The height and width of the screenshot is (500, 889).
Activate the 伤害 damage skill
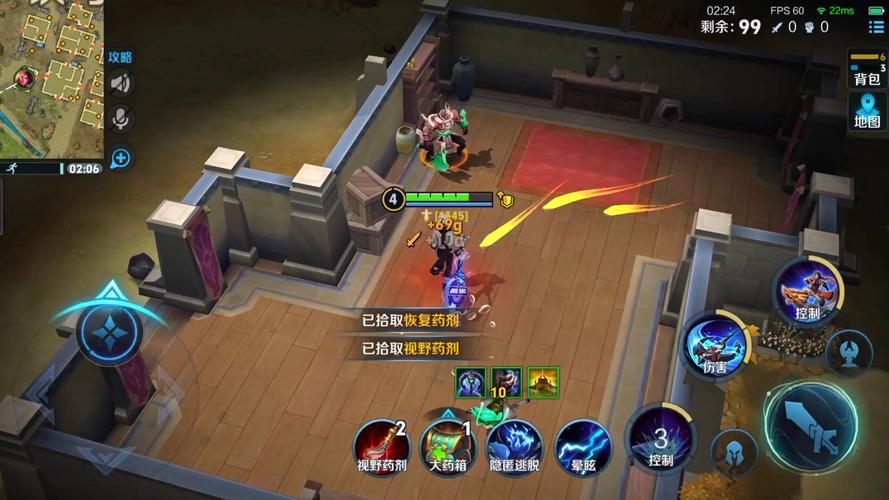pyautogui.click(x=716, y=347)
